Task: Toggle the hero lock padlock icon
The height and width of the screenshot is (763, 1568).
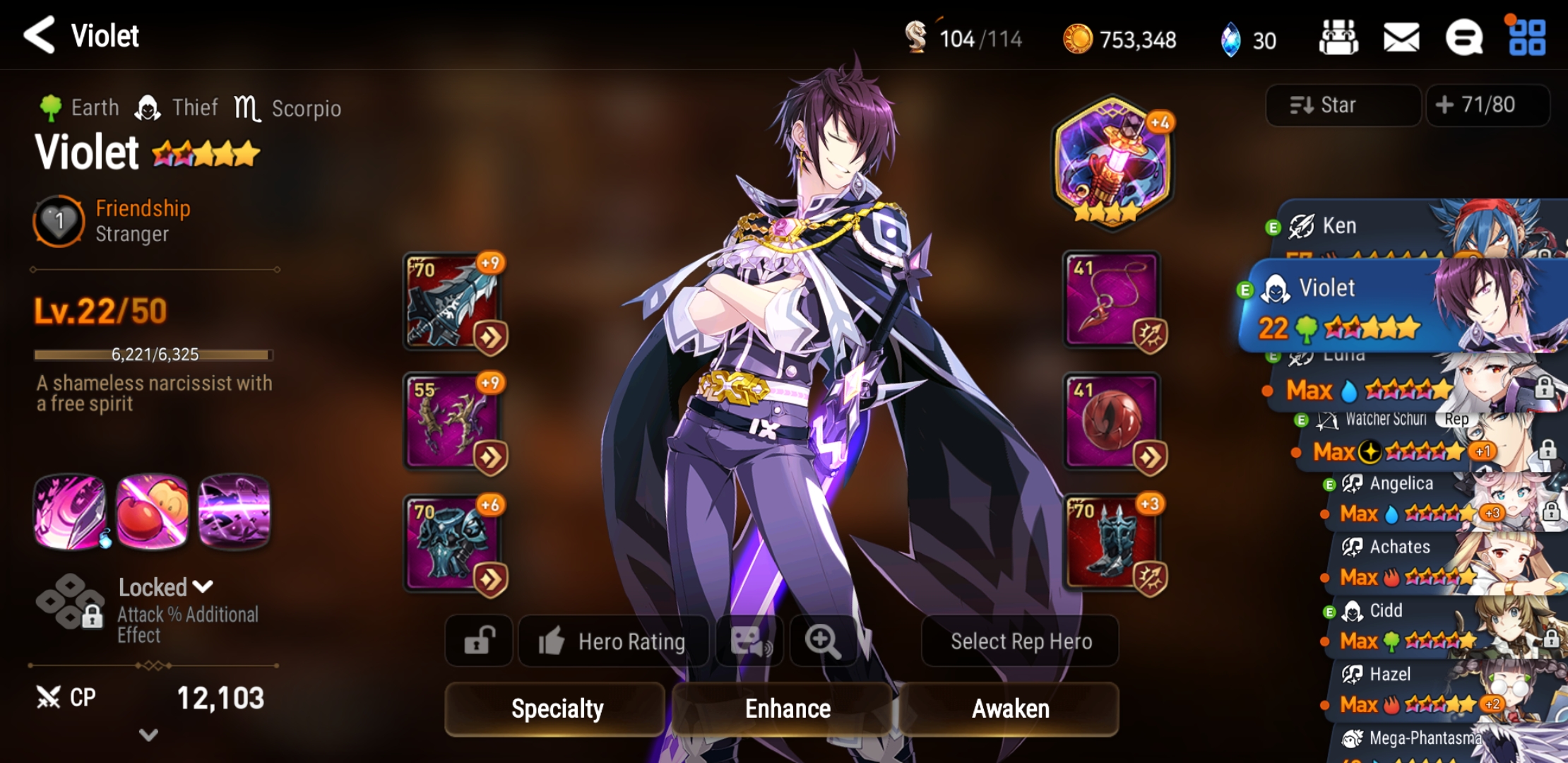Action: (479, 641)
